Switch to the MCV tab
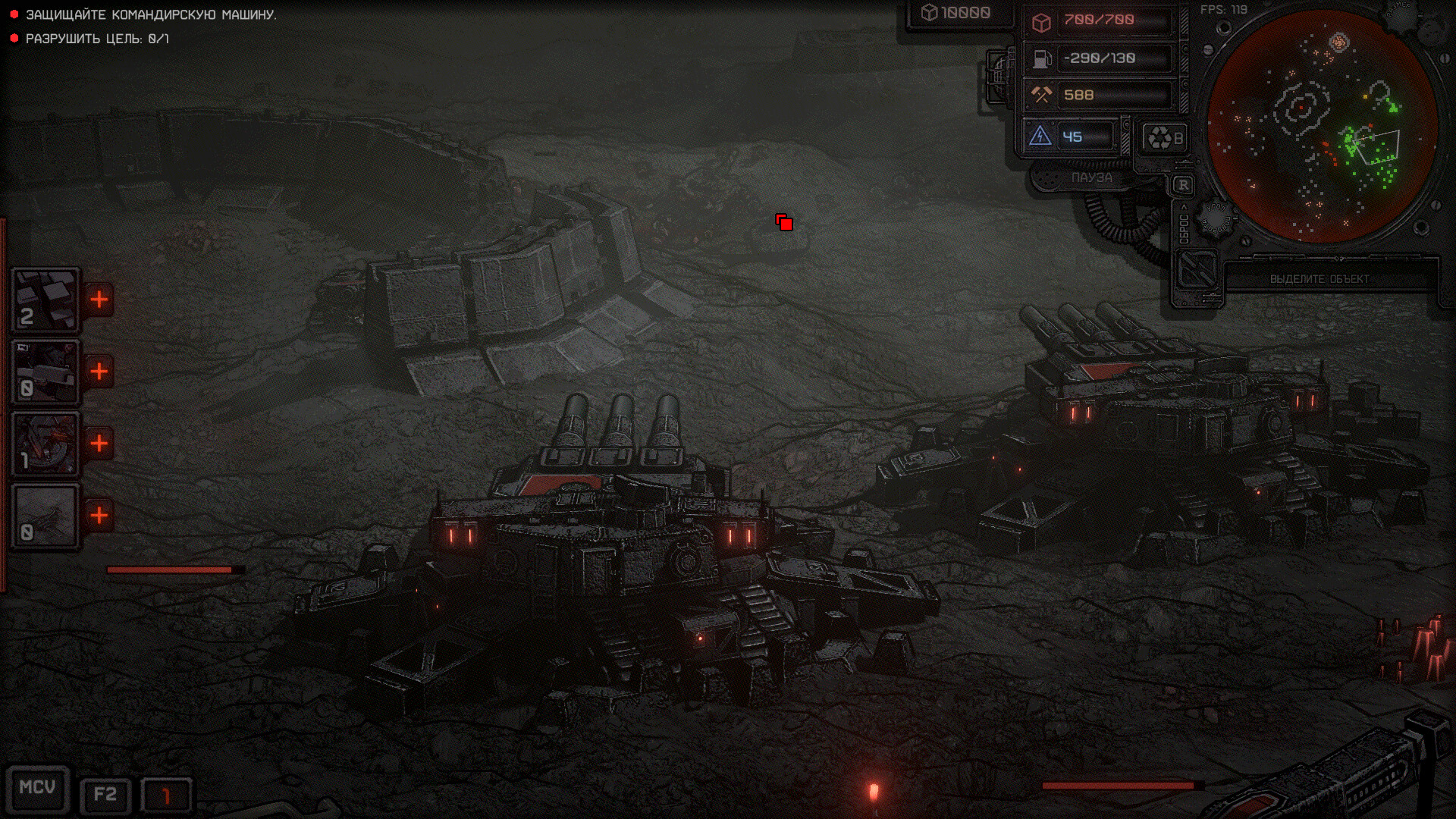1456x819 pixels. [39, 788]
